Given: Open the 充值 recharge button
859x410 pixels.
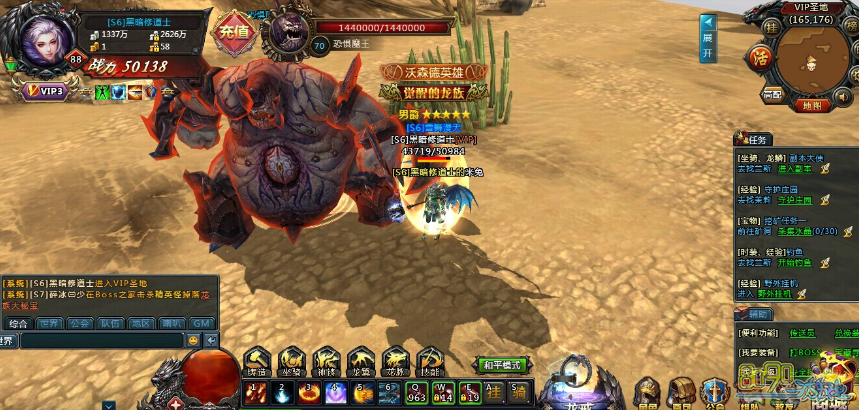Looking at the screenshot, I should [233, 28].
